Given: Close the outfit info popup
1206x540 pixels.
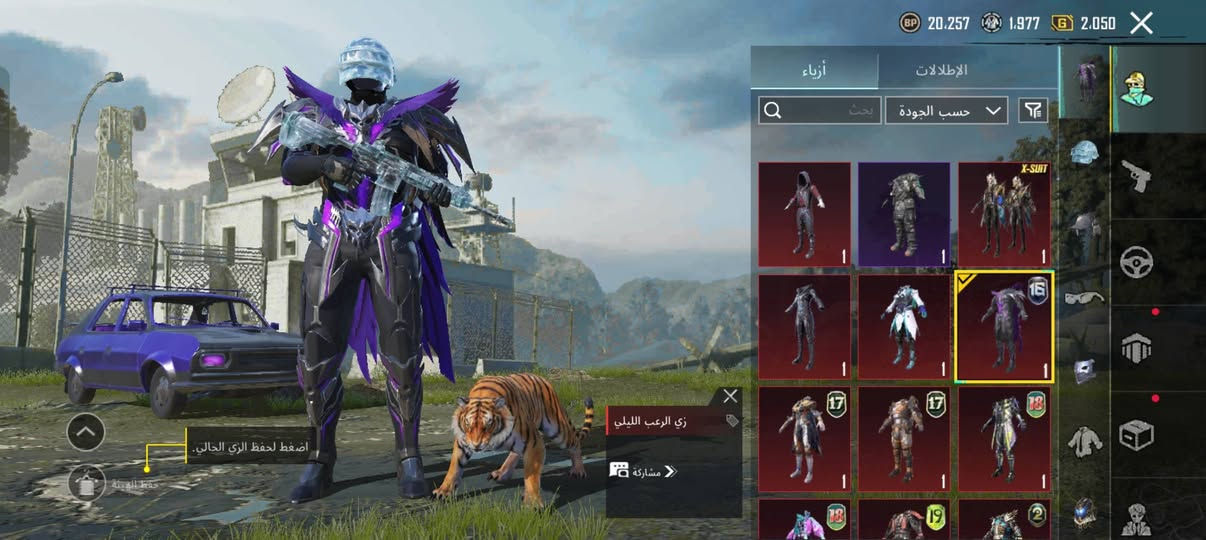Looking at the screenshot, I should [x=730, y=397].
